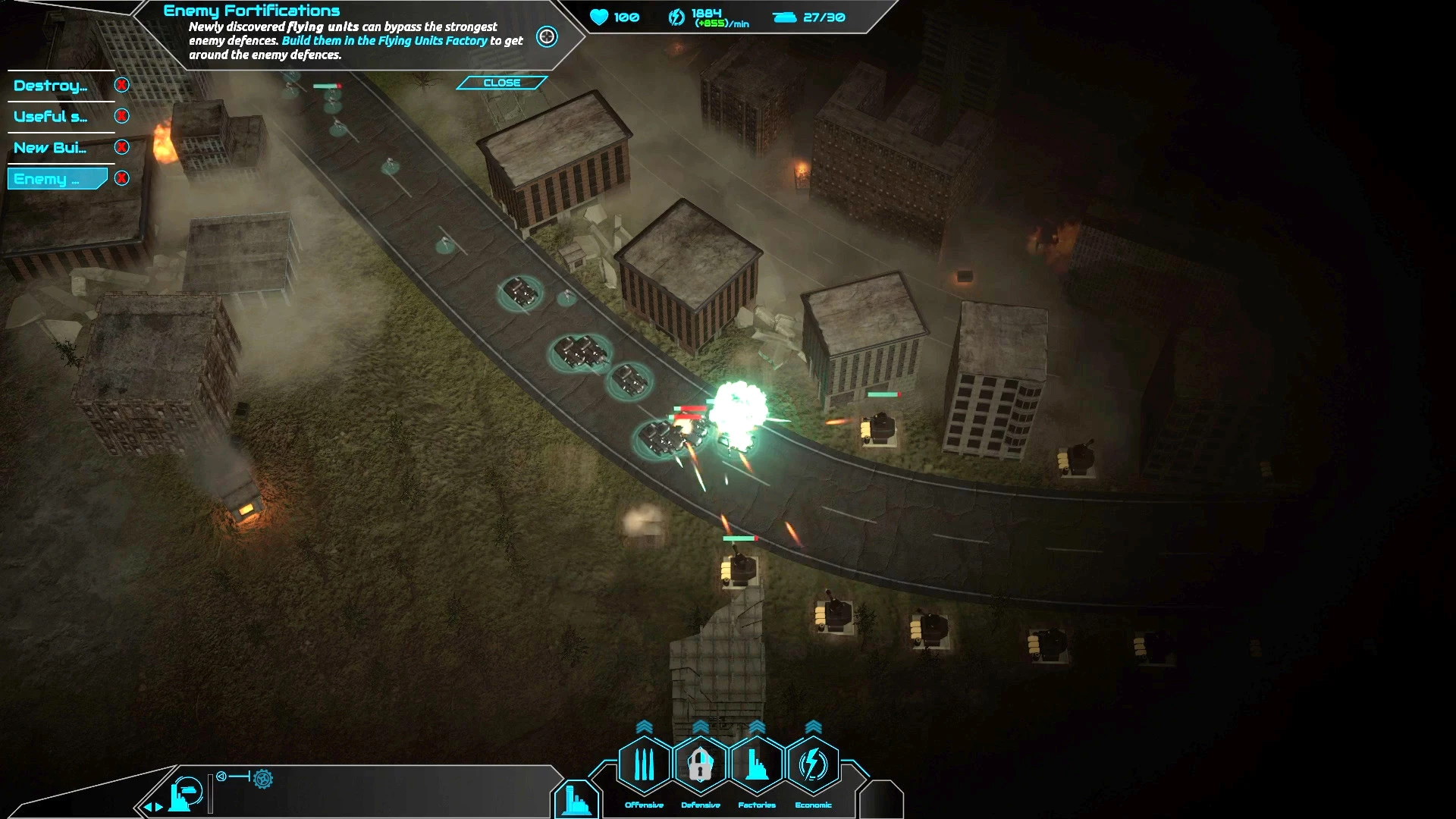
Task: Select the tank factory icon in bottom-left panel
Action: (x=185, y=794)
